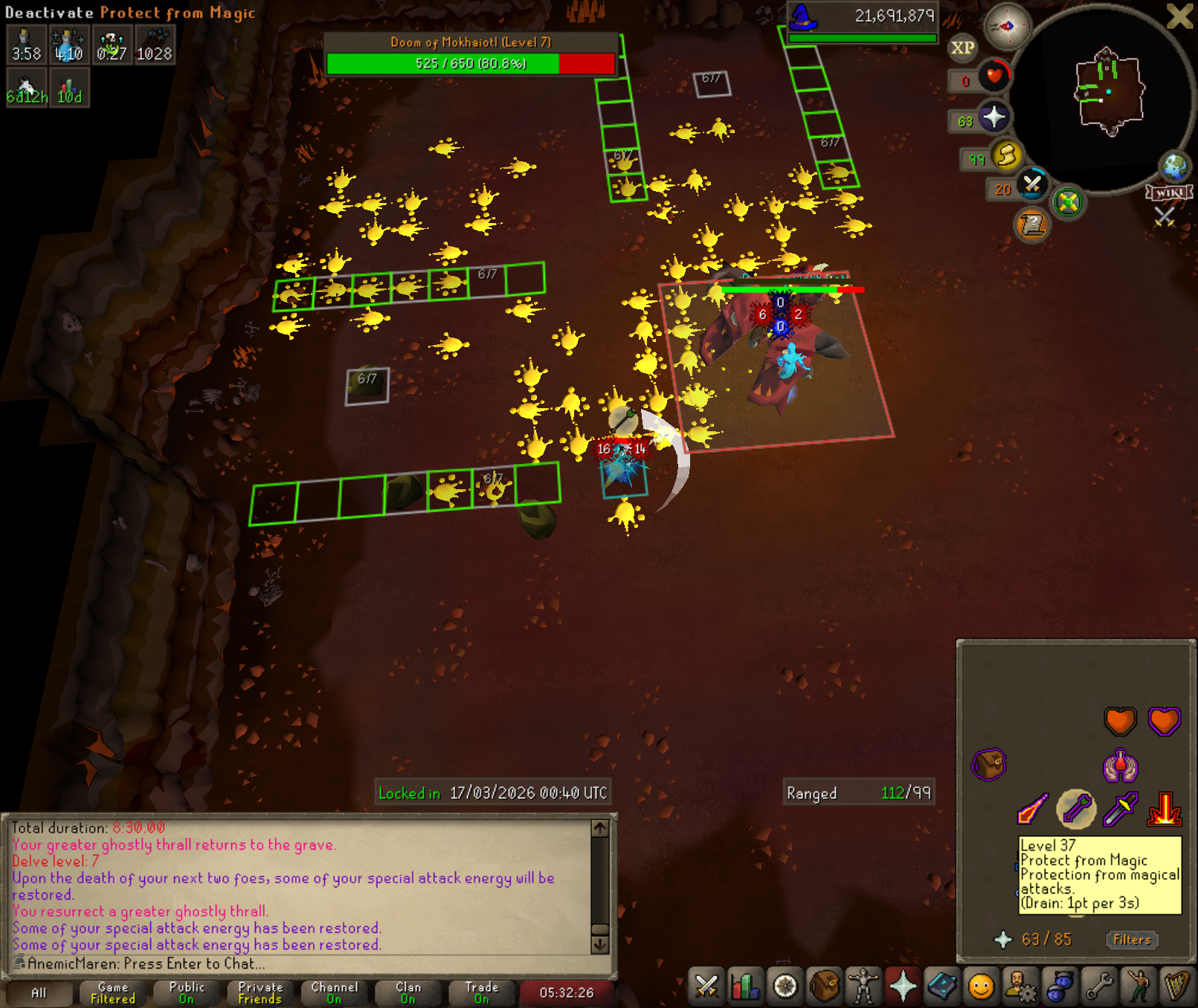Viewport: 1198px width, 1008px height.
Task: Select the Game chat filter tab
Action: (113, 992)
